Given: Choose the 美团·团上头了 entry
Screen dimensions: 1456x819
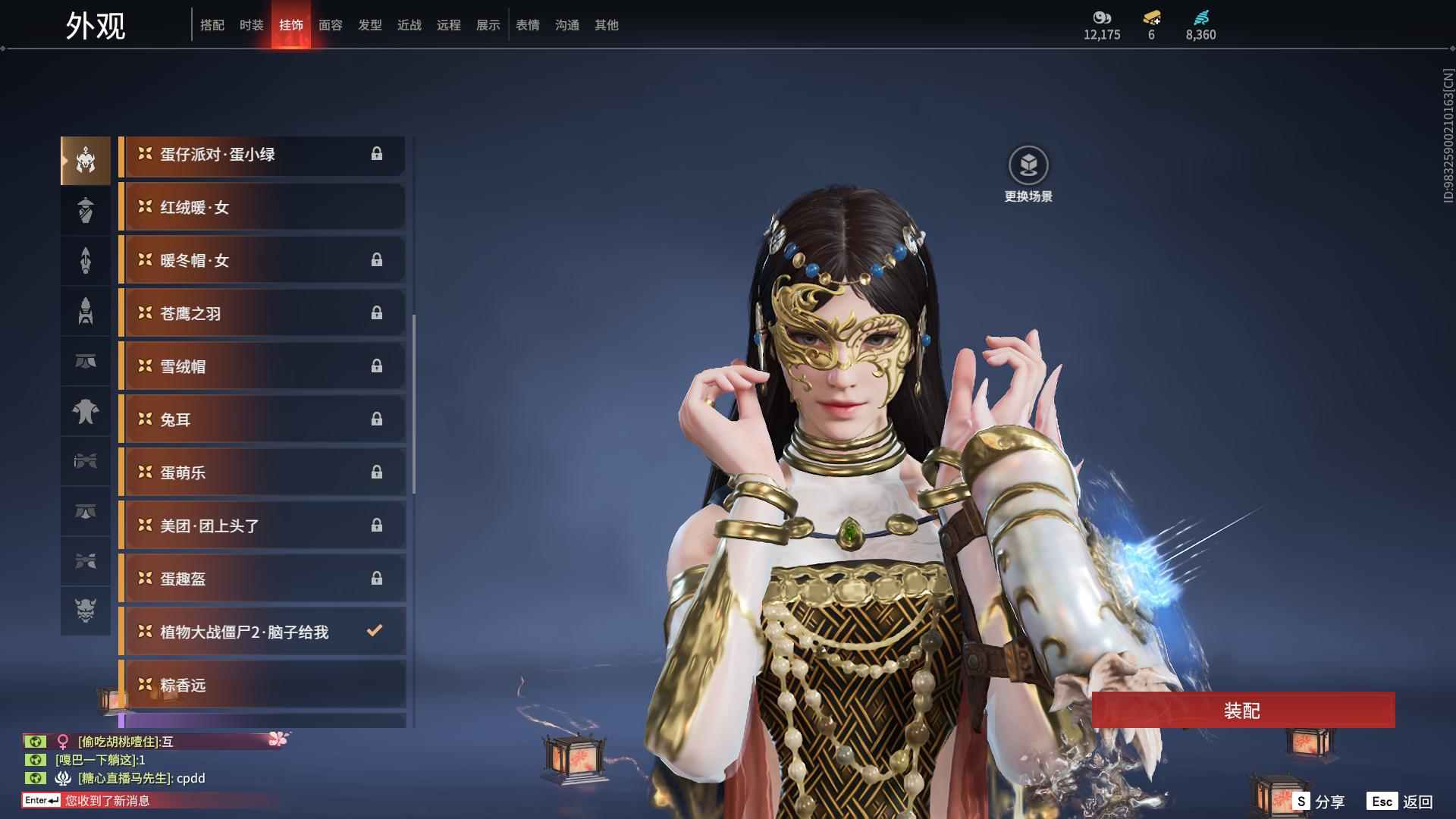Looking at the screenshot, I should pos(262,526).
